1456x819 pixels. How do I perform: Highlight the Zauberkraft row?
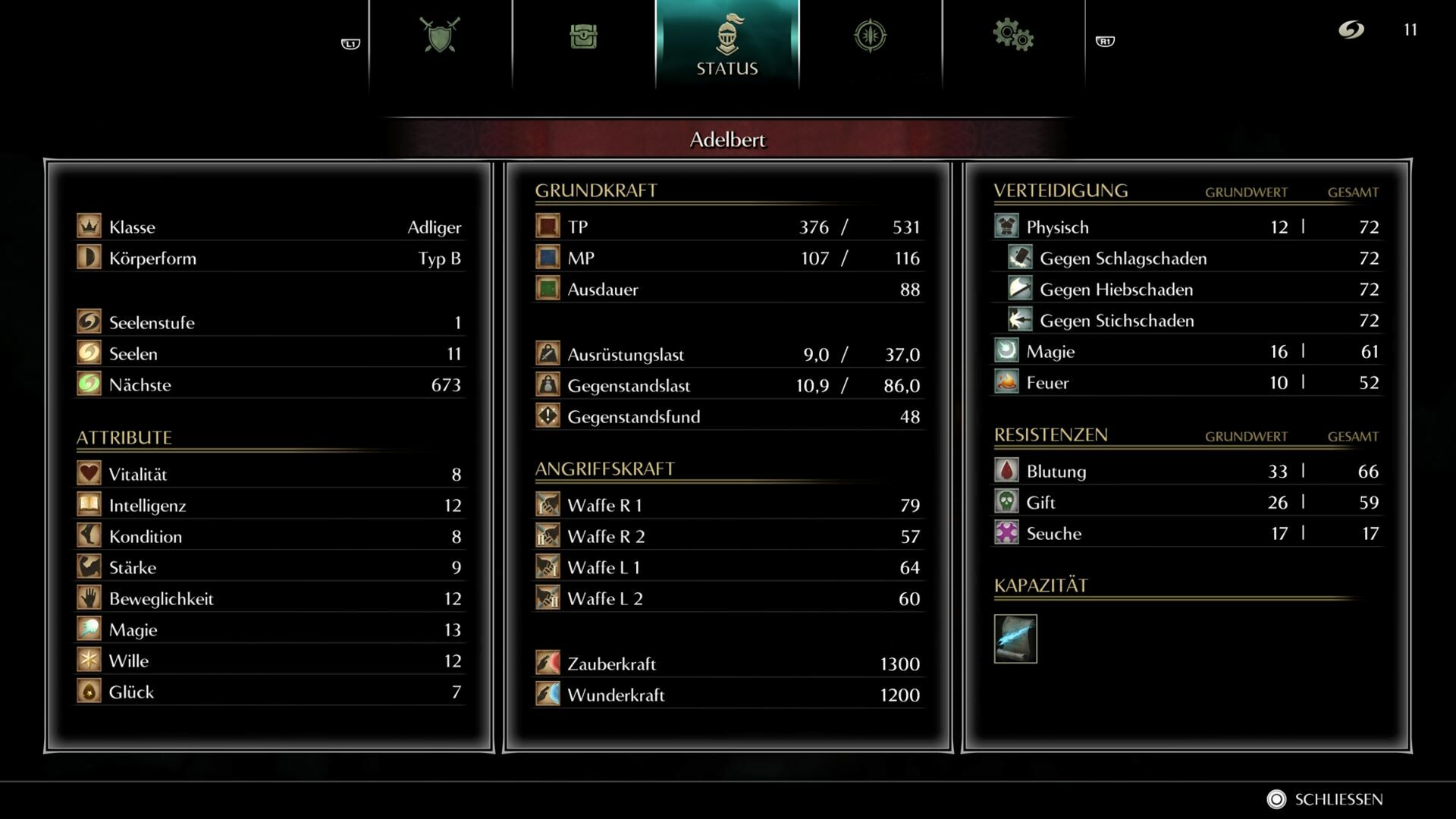(x=727, y=664)
